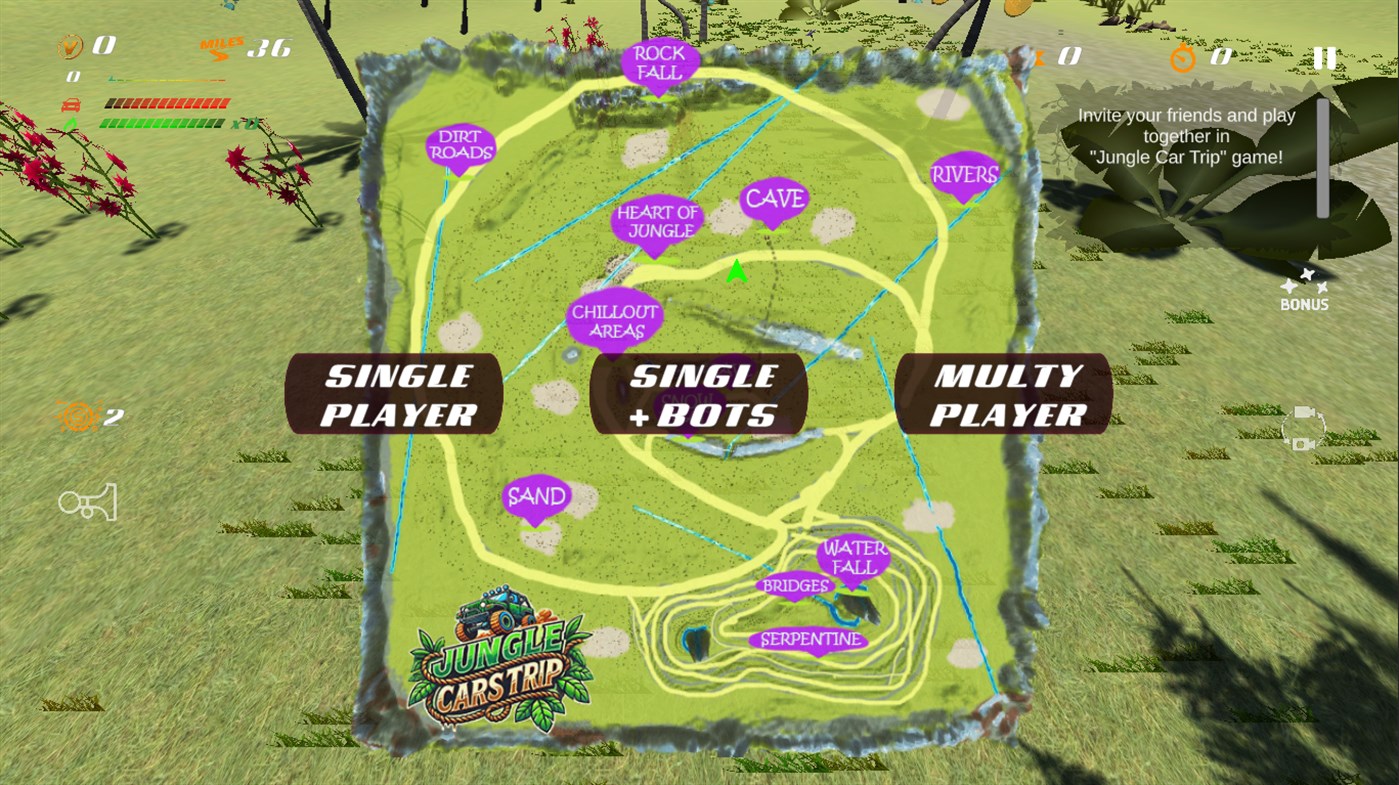Select the CAVE map marker
1399x785 pixels.
pos(775,197)
